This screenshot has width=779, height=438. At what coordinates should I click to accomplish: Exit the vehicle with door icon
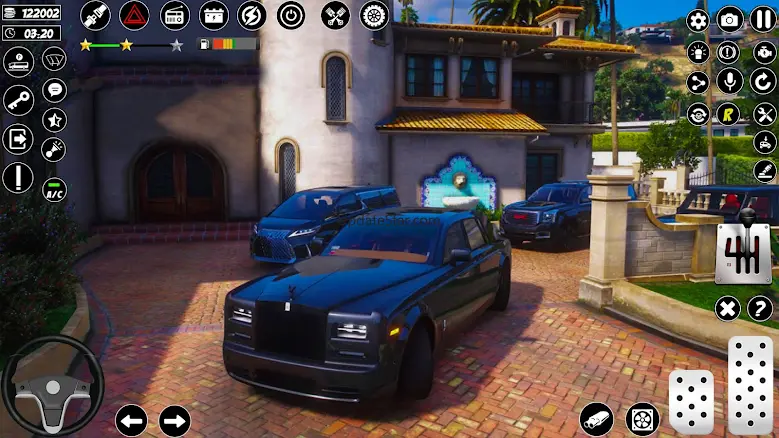(18, 138)
